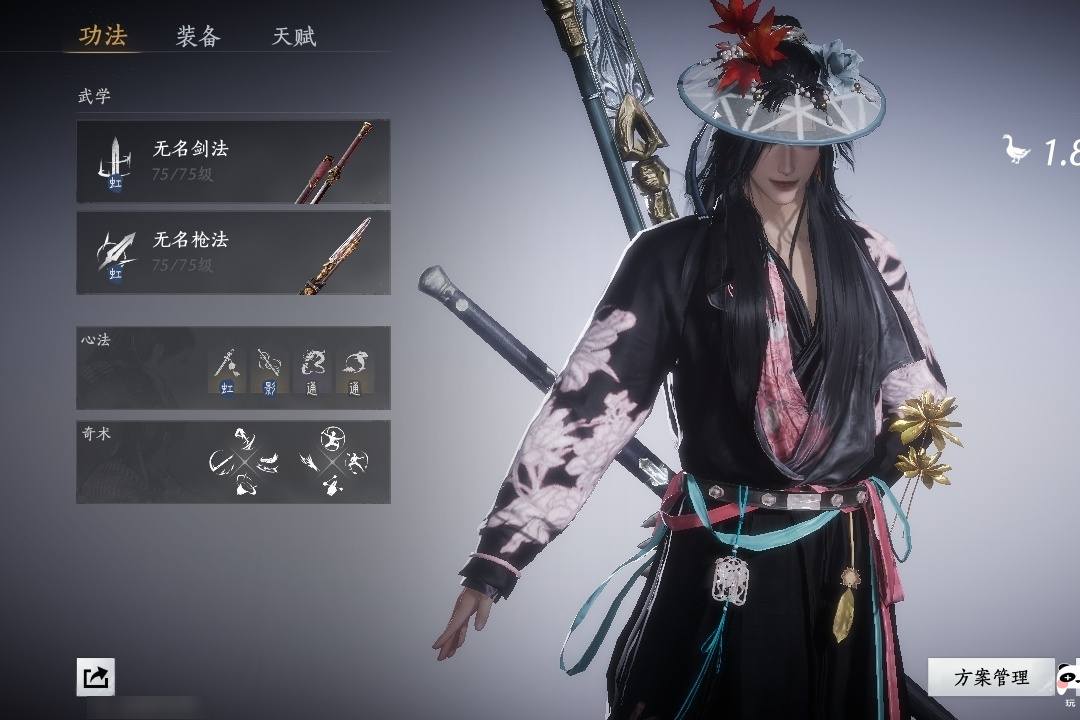
Task: Select the 无名剑法 sword martial art
Action: coord(233,161)
